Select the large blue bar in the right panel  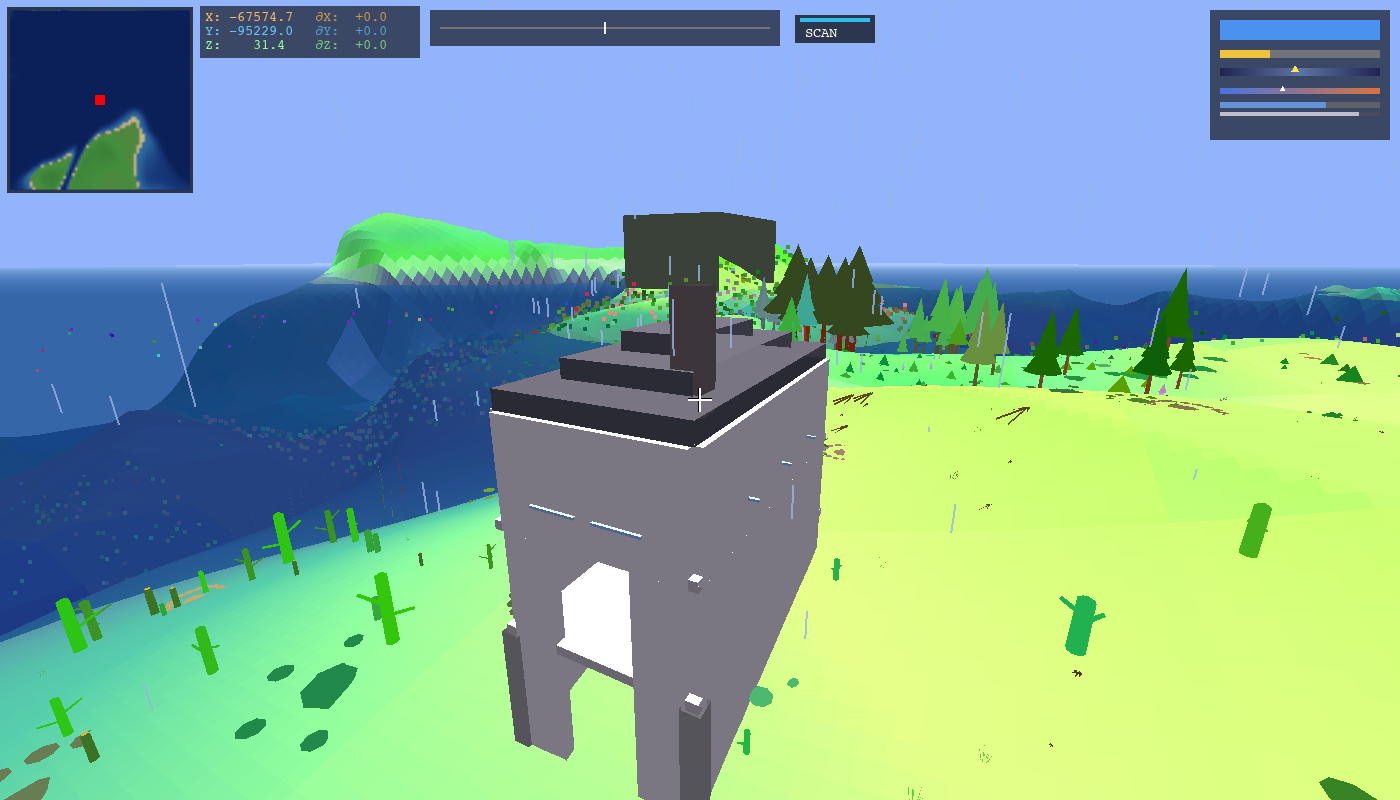(x=1300, y=30)
